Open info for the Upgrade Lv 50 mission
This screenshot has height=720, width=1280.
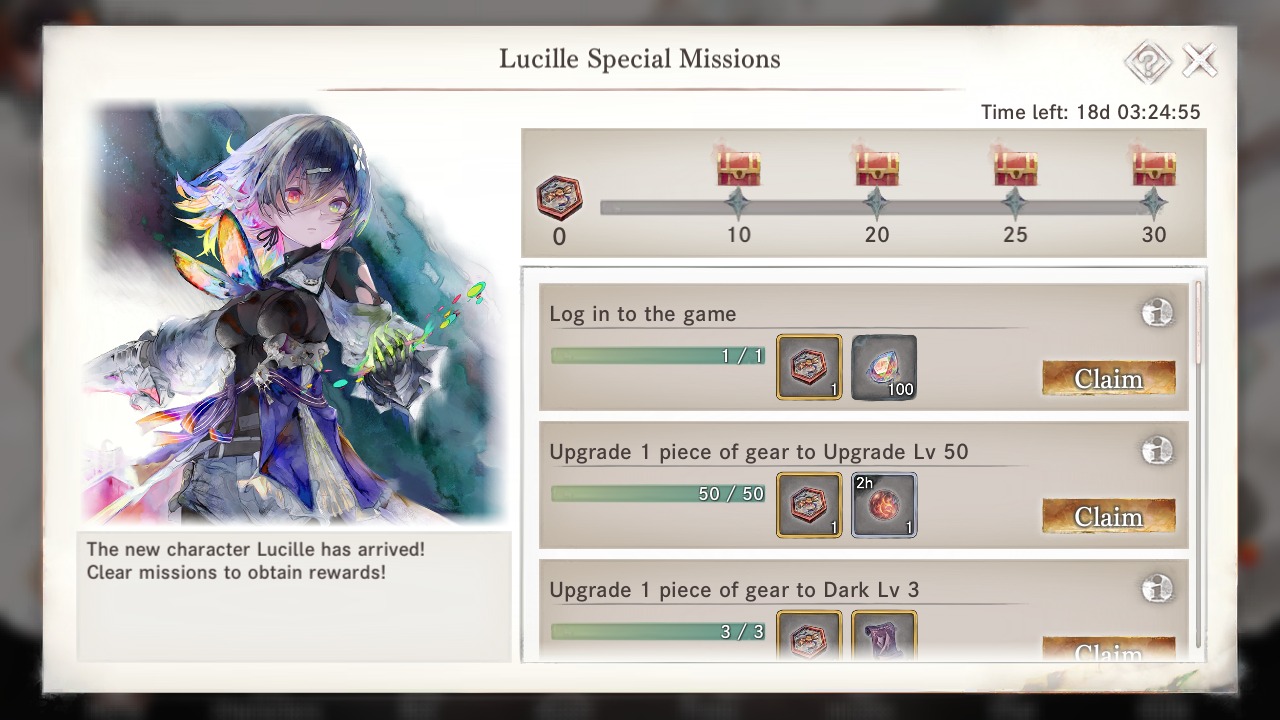[1157, 451]
